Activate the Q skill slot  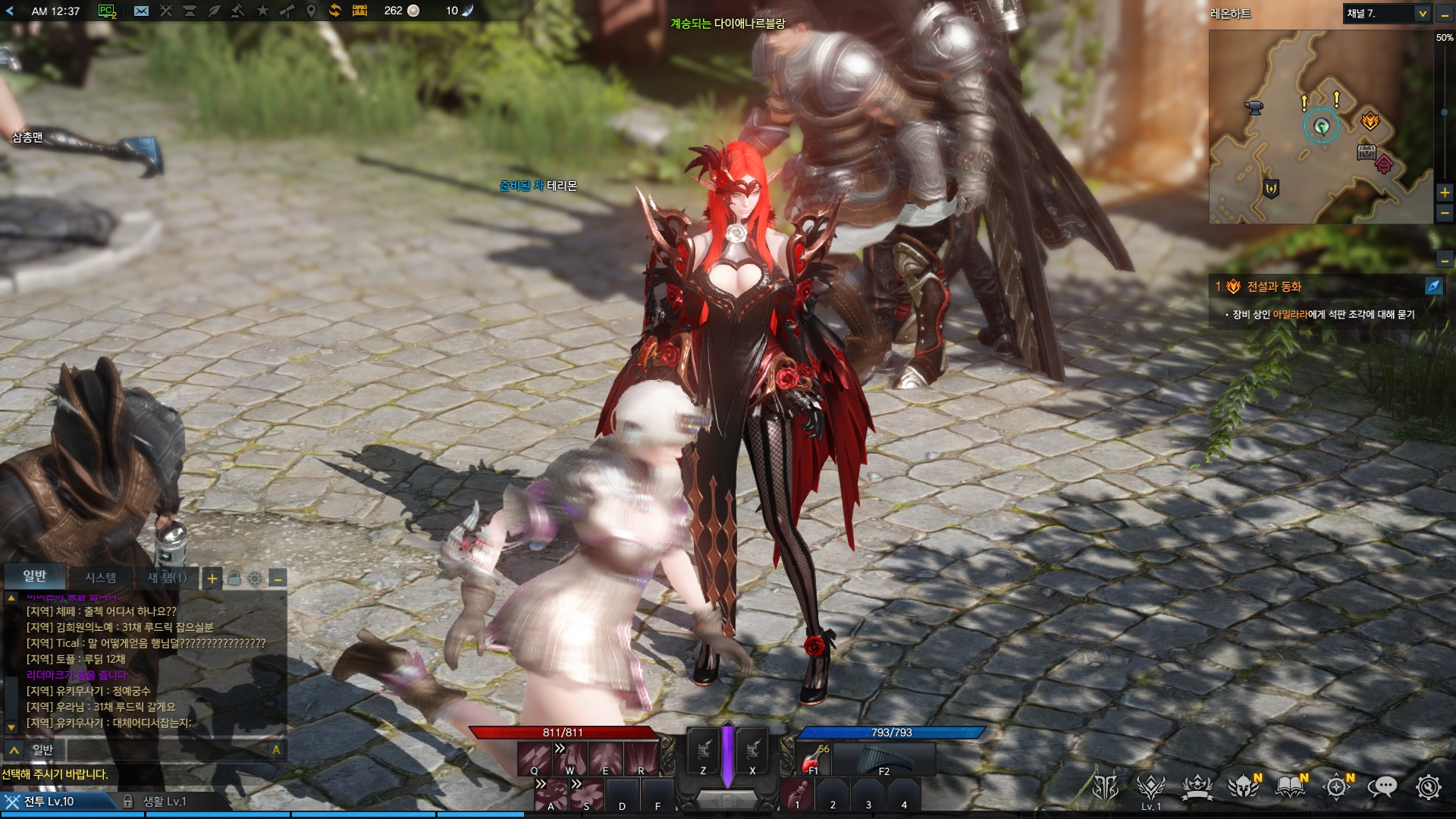click(x=534, y=758)
